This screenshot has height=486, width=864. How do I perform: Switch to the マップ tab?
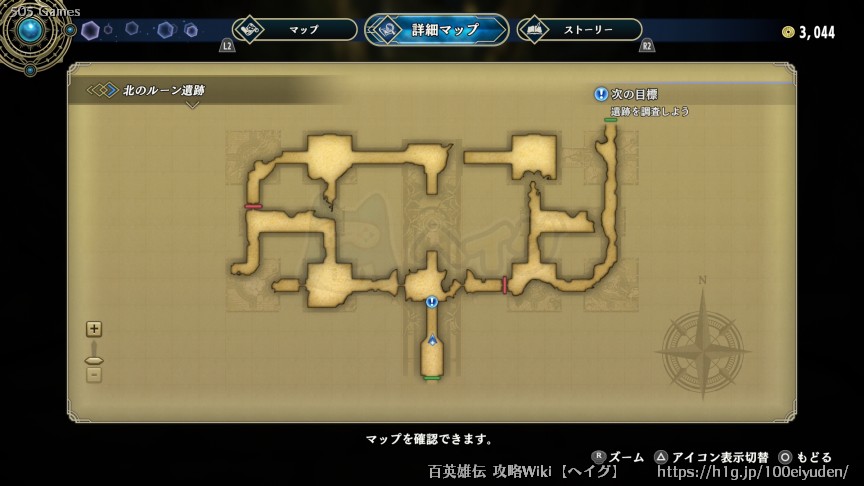(295, 30)
